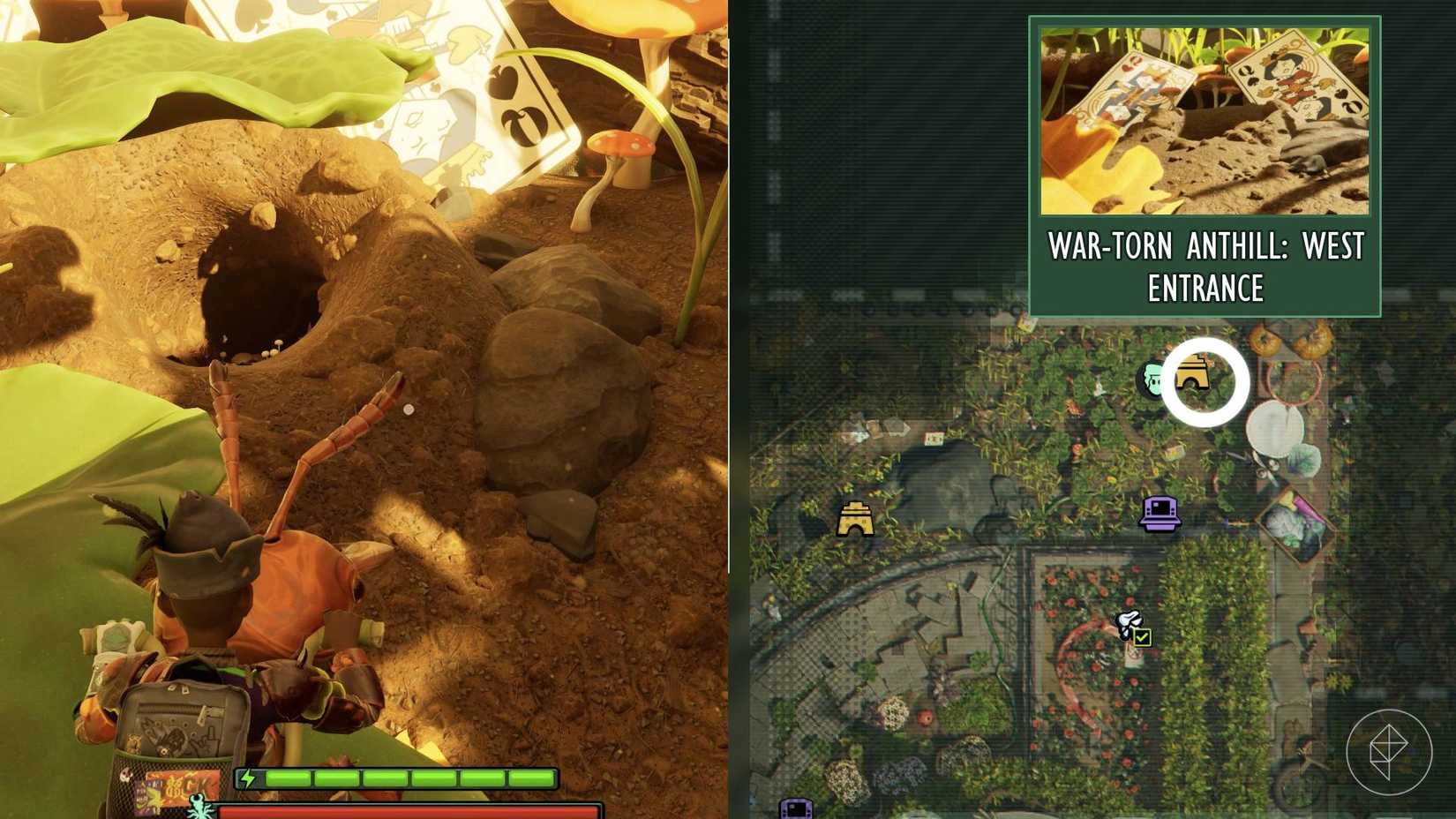This screenshot has width=1456, height=819.
Task: Click the white dot crosshair in game view
Action: [408, 407]
